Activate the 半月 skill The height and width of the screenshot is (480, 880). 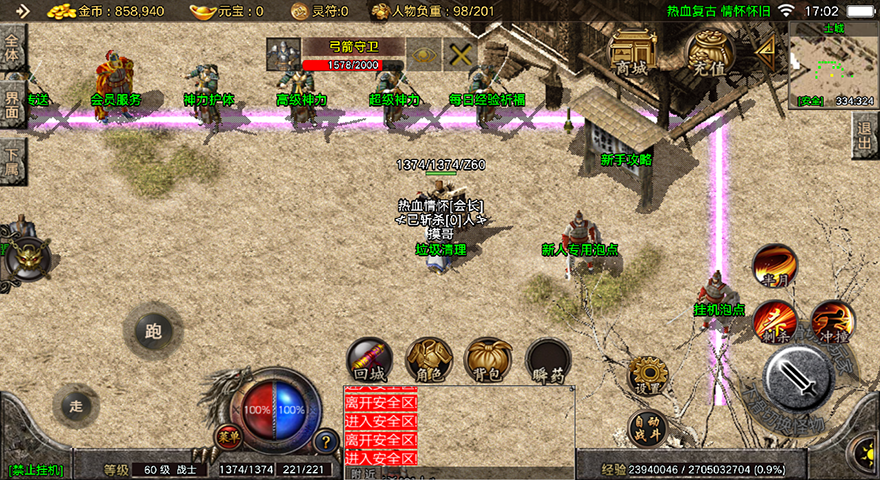click(775, 267)
